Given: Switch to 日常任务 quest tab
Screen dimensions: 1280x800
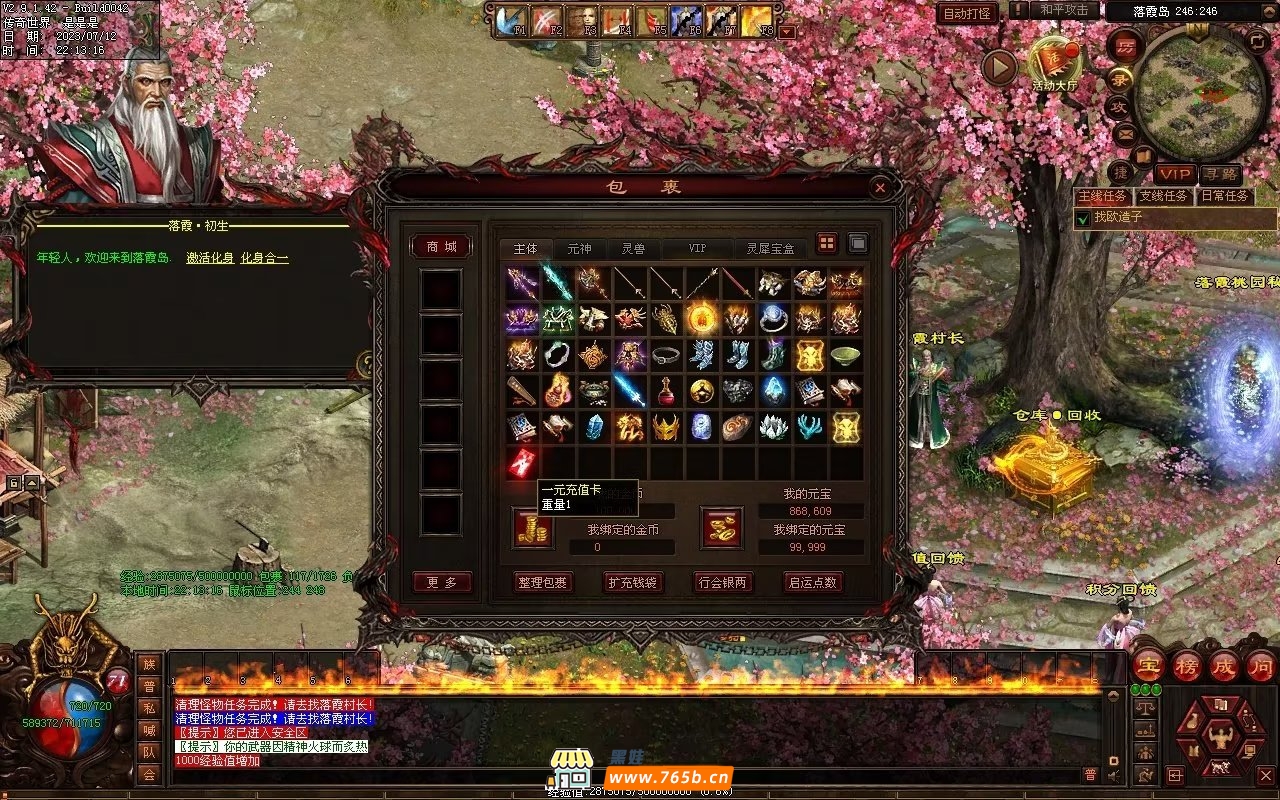Looking at the screenshot, I should [1225, 196].
